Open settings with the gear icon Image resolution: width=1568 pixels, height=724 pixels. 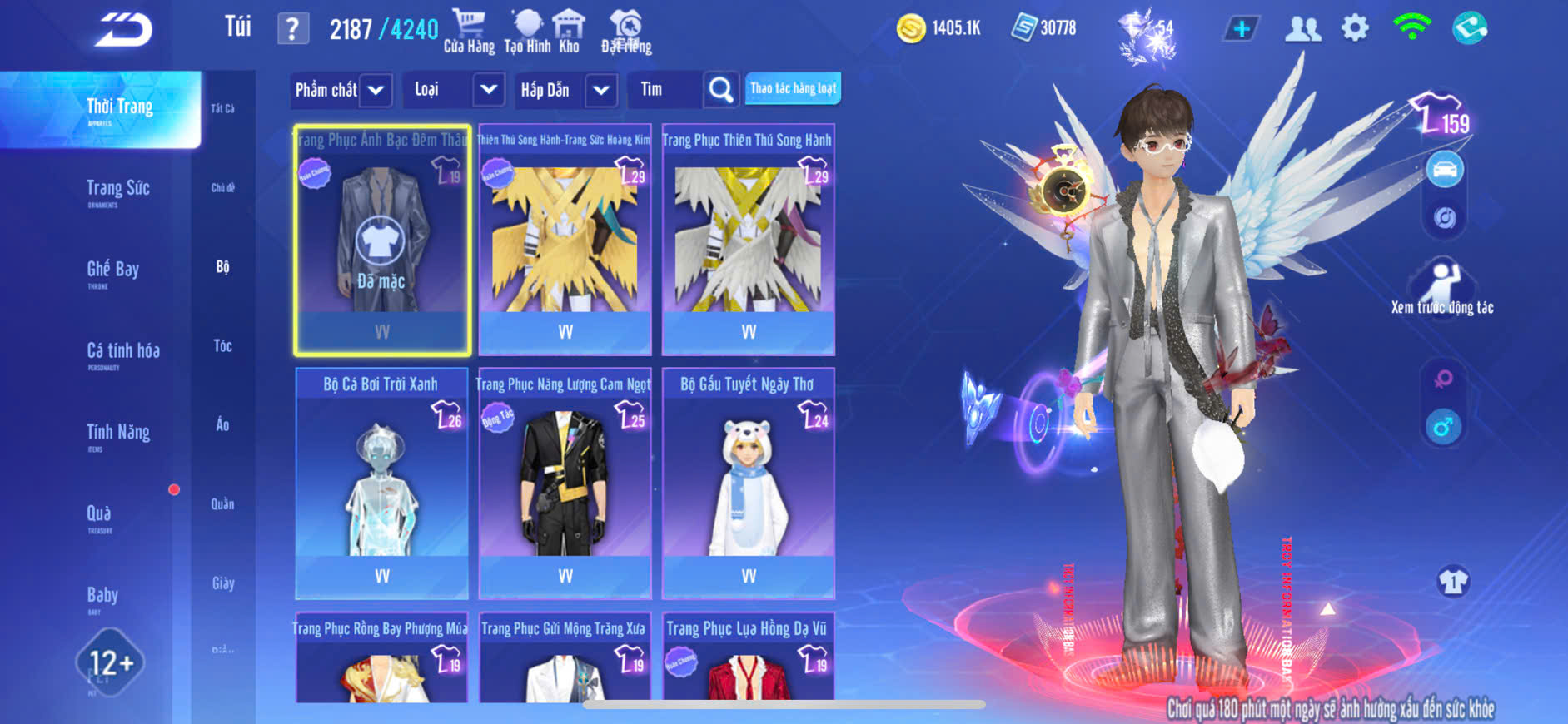click(1355, 29)
